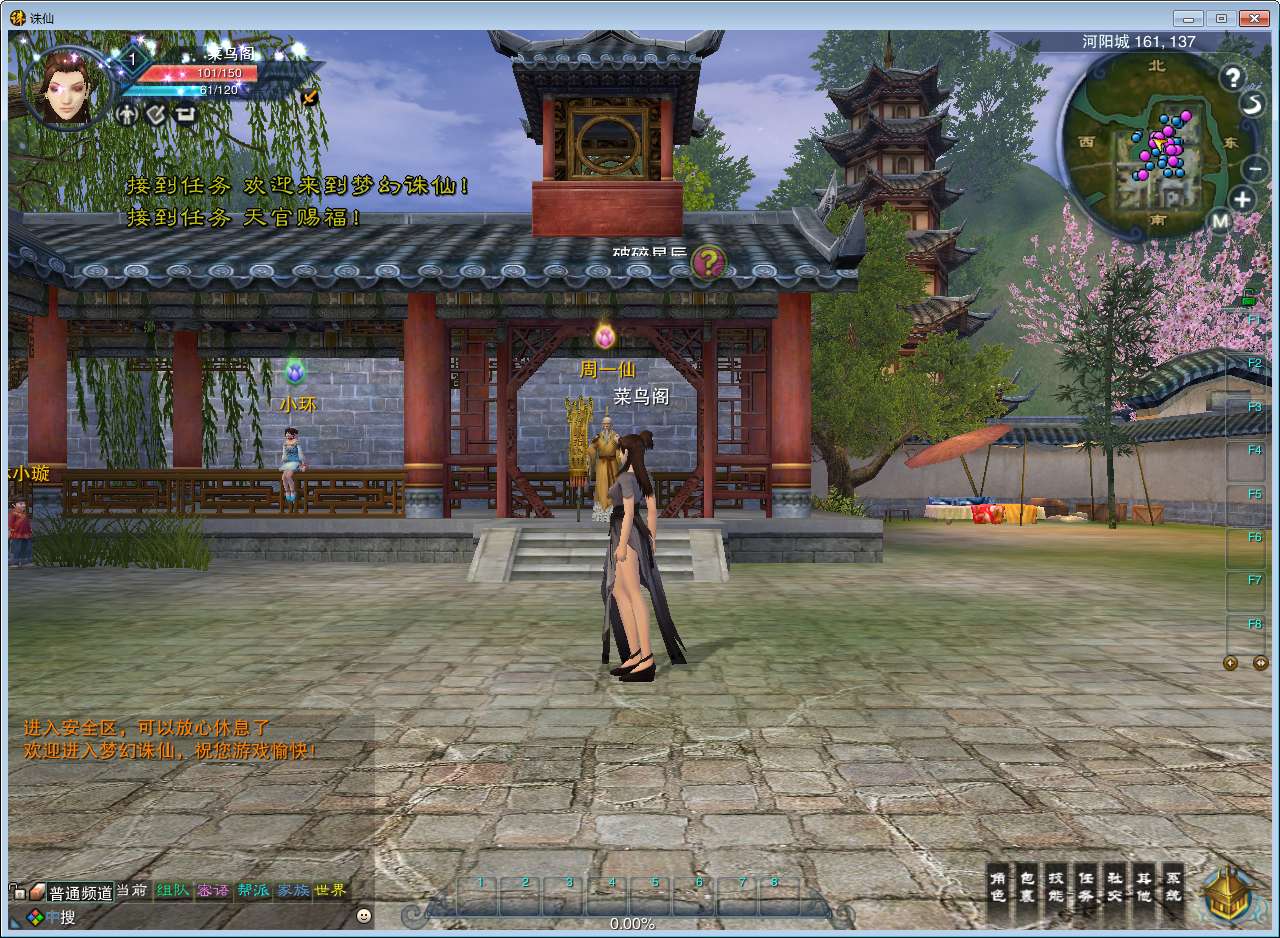1280x938 pixels.
Task: Open the world map with M button
Action: (x=1220, y=220)
